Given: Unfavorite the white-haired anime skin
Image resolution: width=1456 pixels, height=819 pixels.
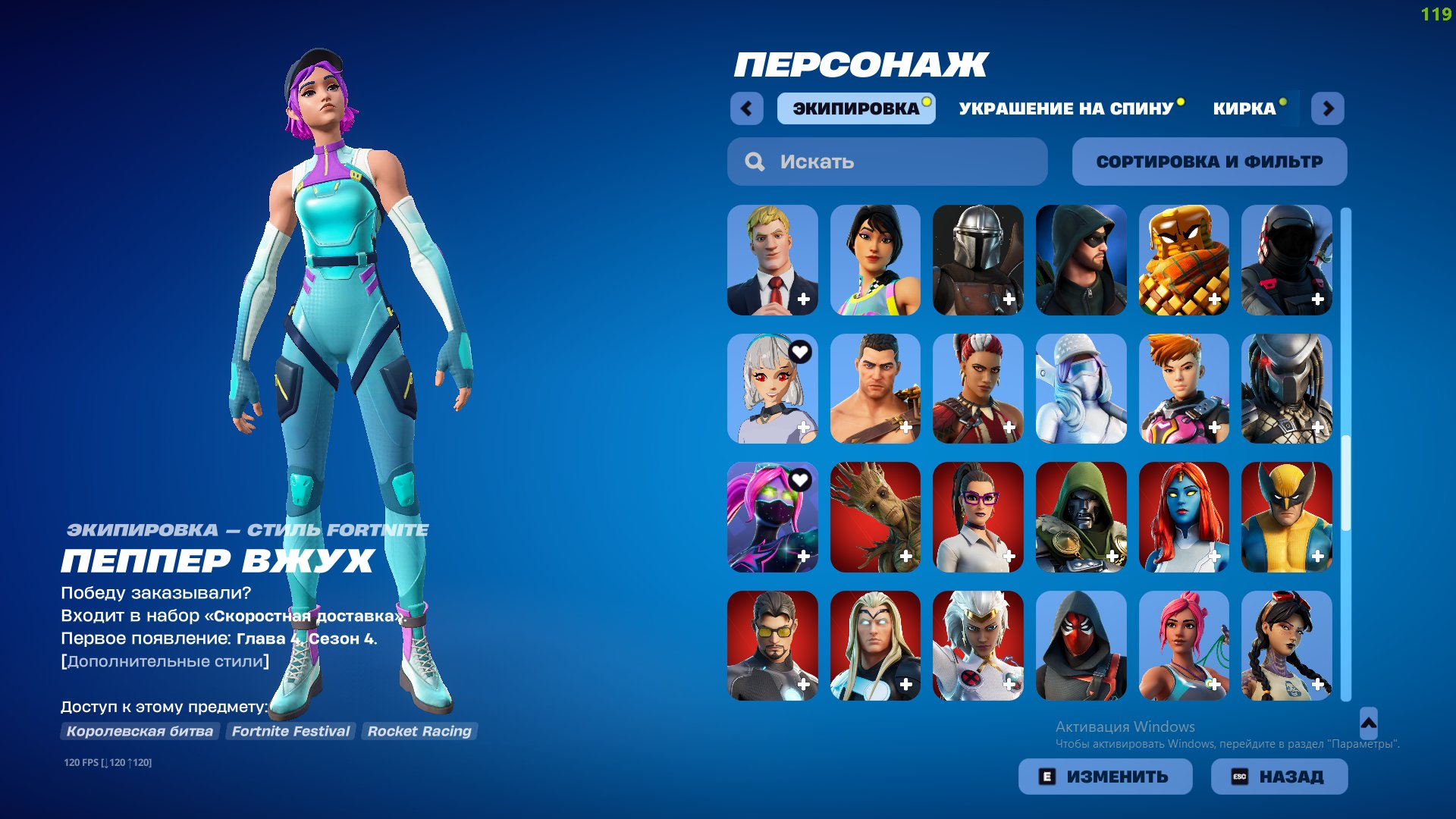Looking at the screenshot, I should (800, 351).
